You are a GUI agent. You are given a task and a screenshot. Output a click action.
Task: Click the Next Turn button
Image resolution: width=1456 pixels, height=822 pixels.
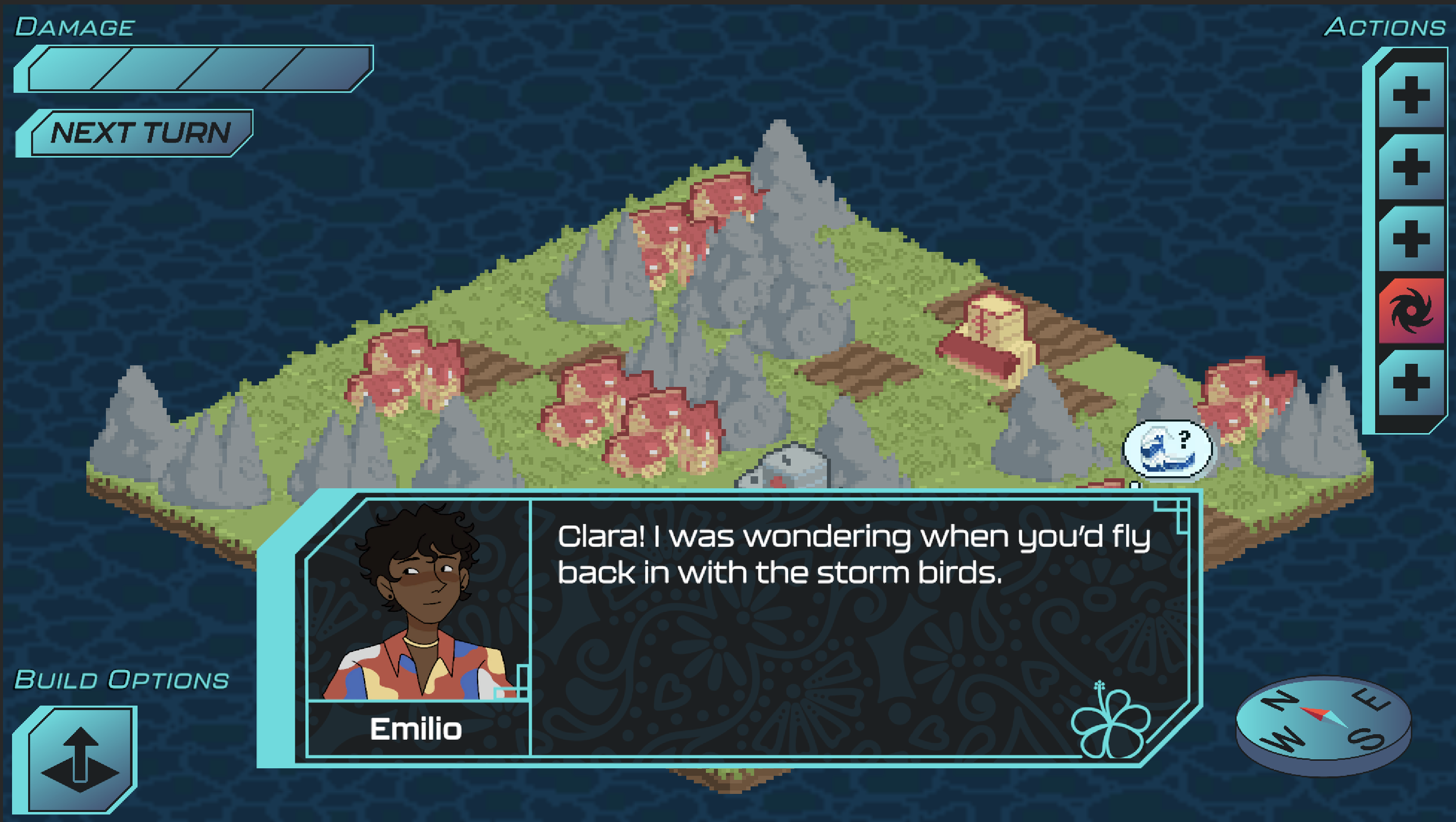coord(140,133)
